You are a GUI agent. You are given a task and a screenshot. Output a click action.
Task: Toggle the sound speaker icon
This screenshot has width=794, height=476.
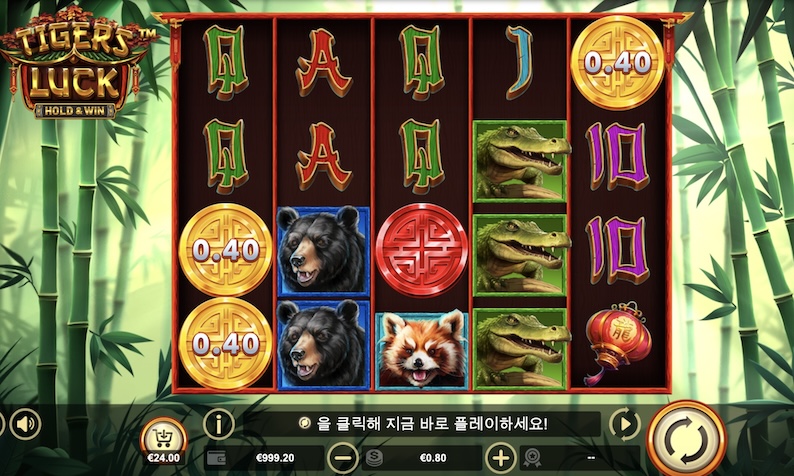tap(23, 423)
